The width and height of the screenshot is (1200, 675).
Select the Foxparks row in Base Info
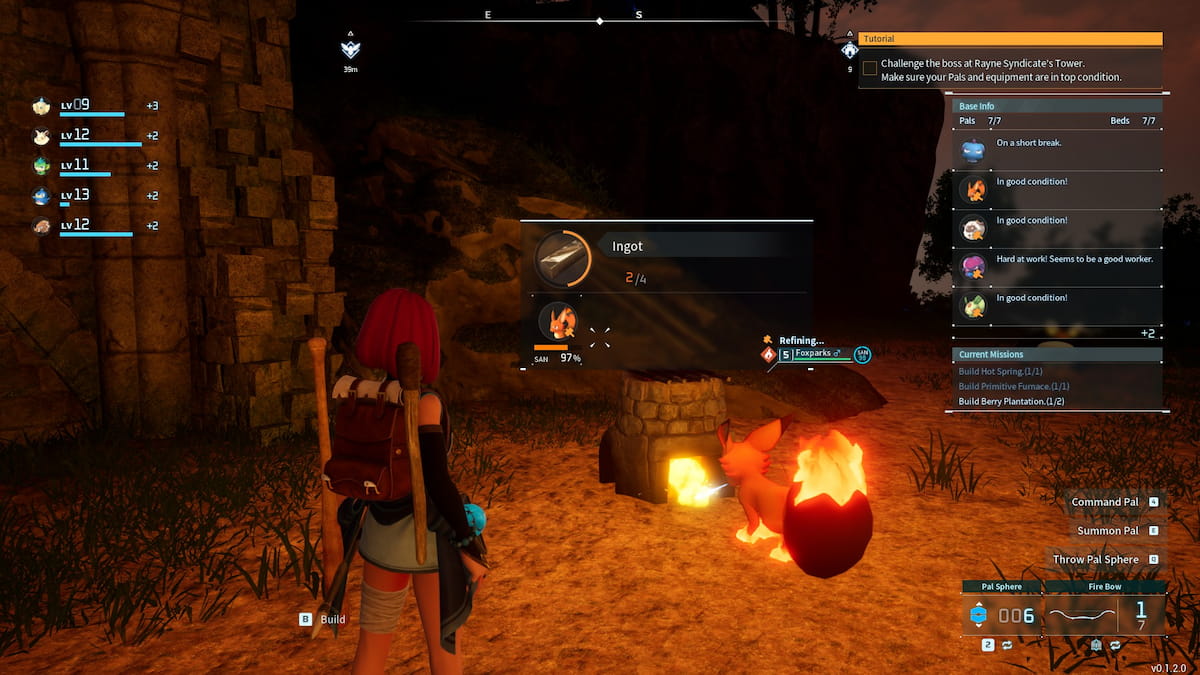973,189
